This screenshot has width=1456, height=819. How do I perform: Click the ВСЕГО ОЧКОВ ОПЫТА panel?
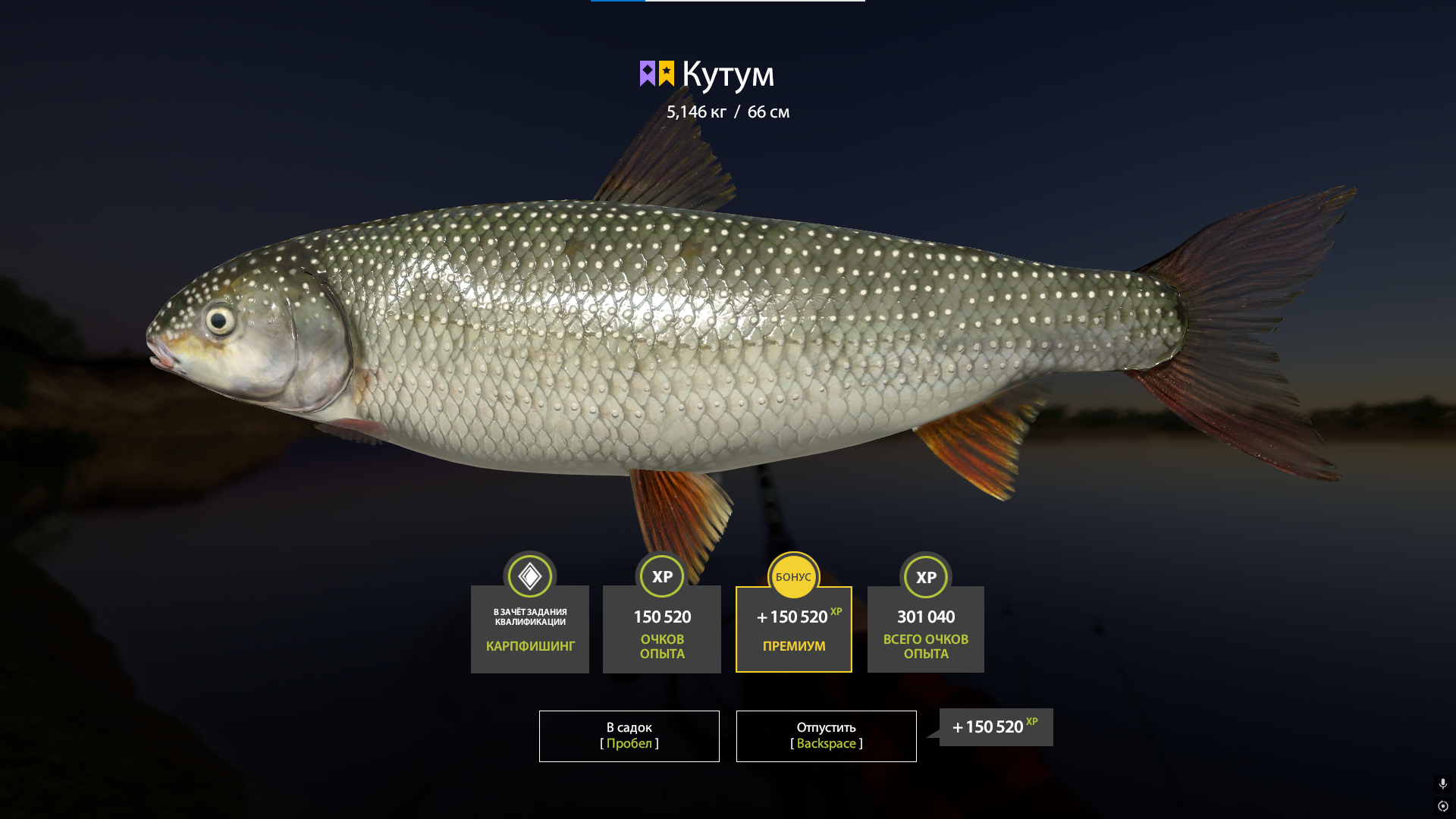pos(925,629)
